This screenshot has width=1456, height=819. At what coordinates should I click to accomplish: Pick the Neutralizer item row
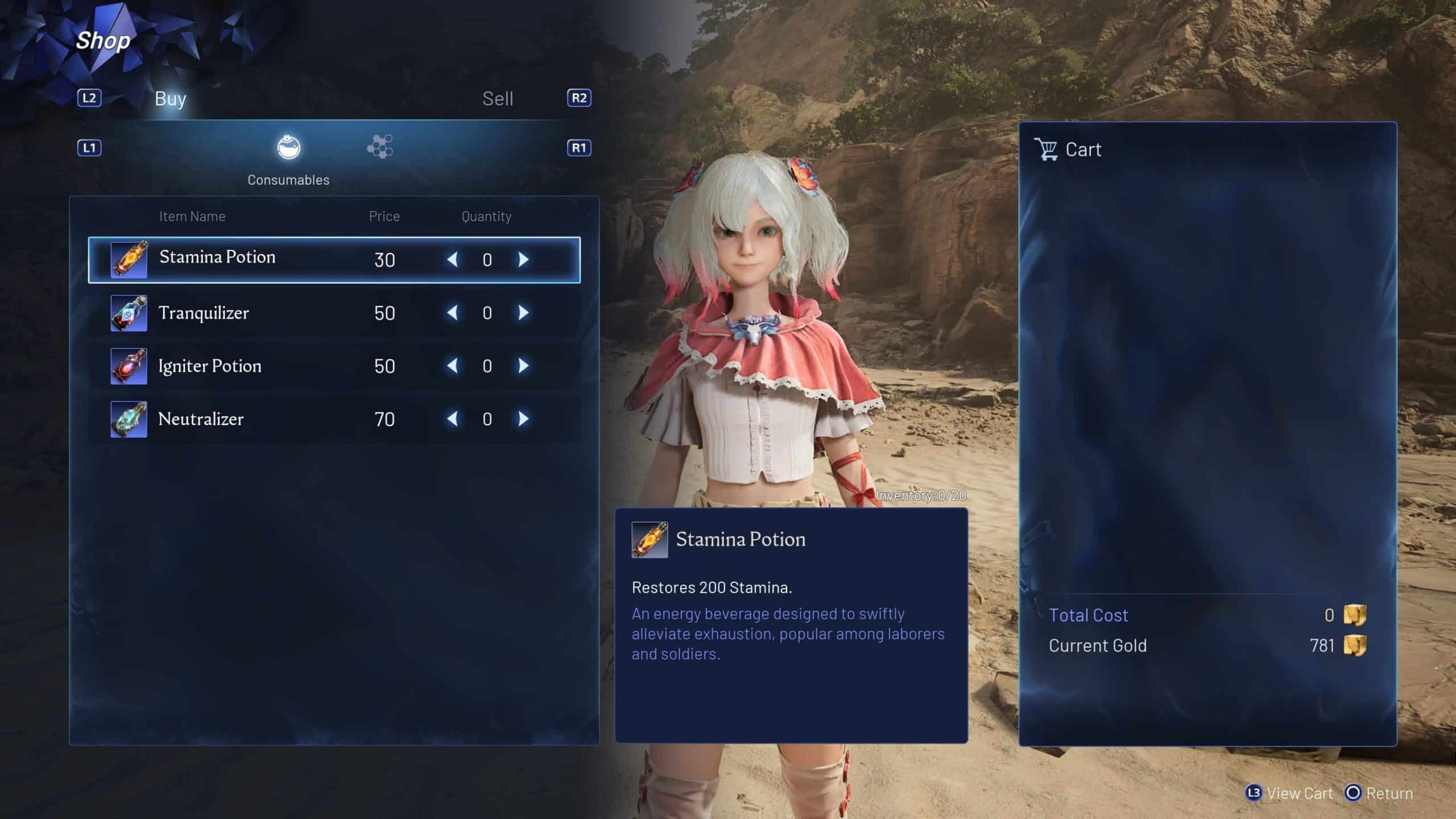[201, 419]
